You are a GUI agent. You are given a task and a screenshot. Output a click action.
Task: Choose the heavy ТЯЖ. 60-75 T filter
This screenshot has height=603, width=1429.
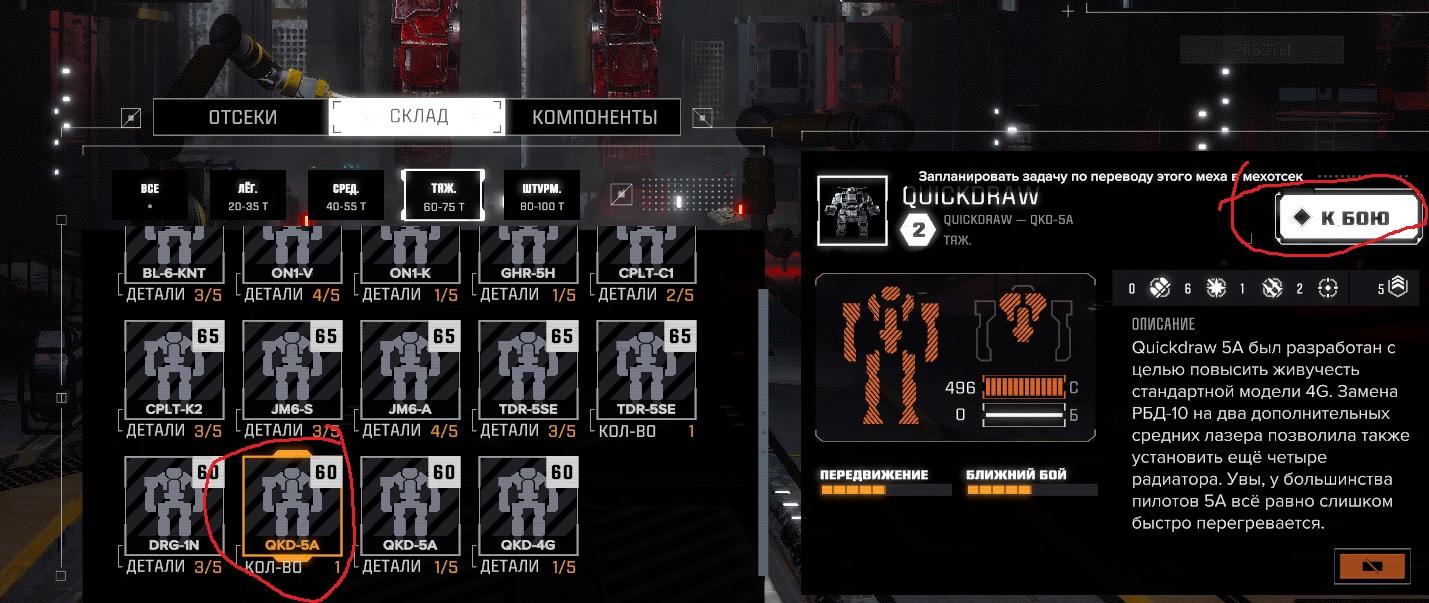pyautogui.click(x=443, y=196)
